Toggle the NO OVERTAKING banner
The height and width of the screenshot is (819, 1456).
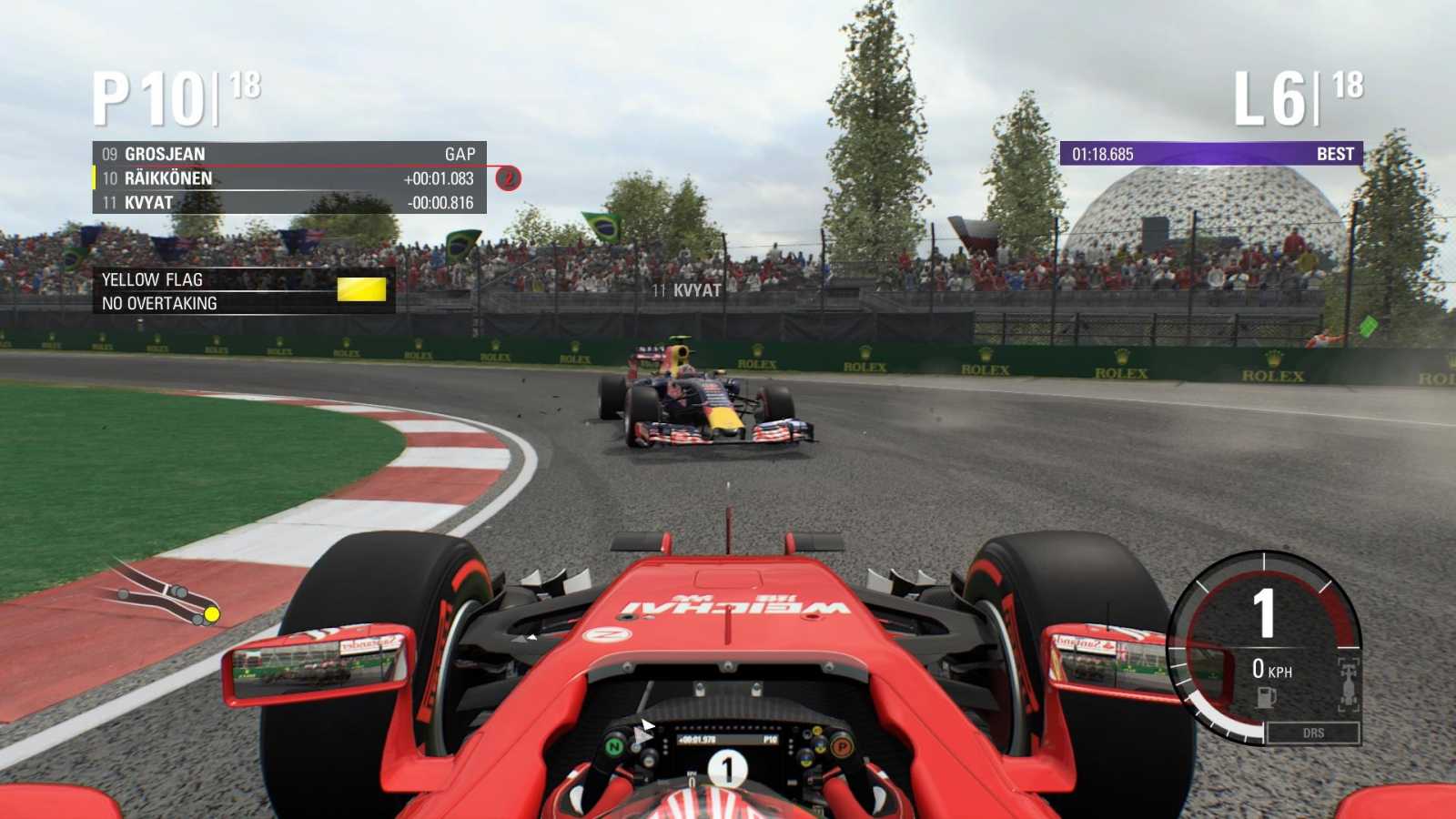click(x=160, y=303)
